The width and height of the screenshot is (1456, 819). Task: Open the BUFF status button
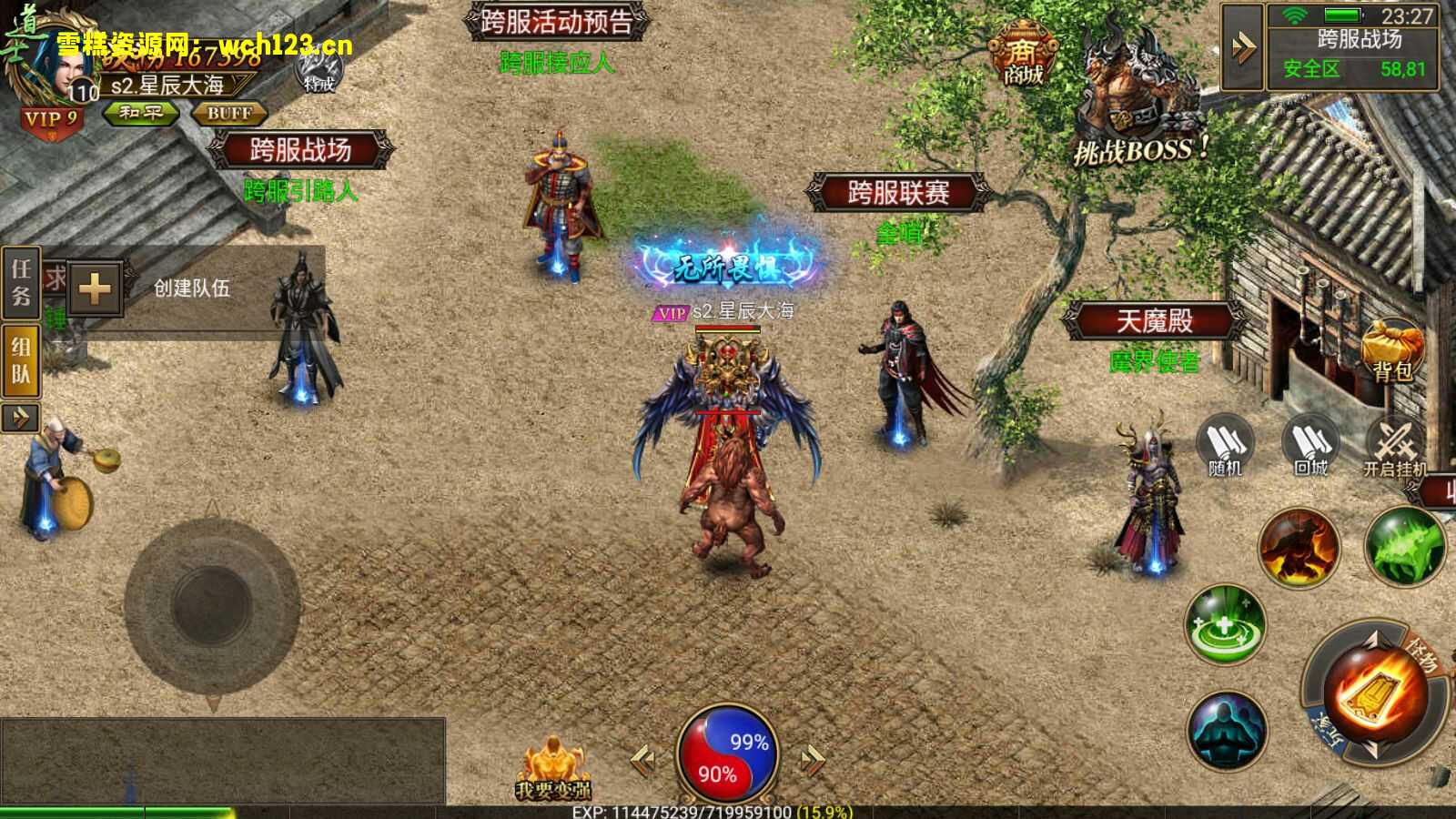click(x=228, y=113)
